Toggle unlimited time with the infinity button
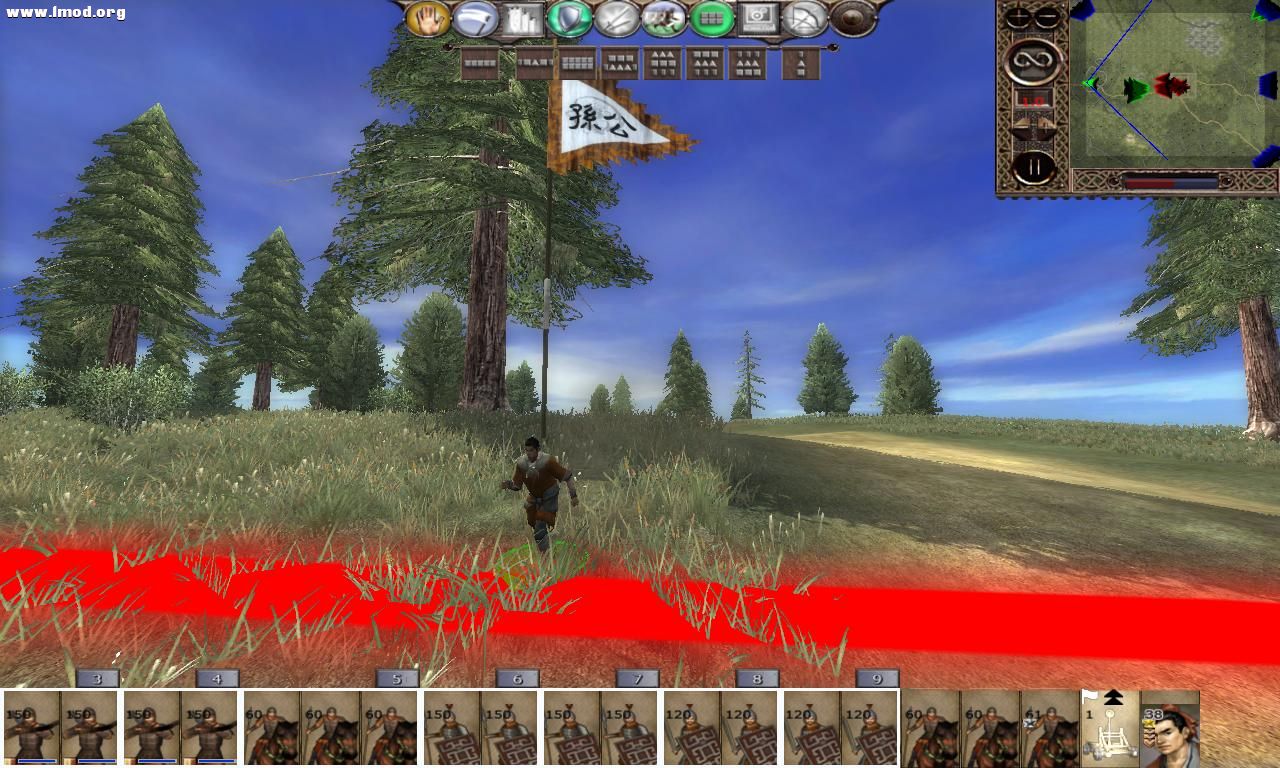The height and width of the screenshot is (768, 1280). click(1034, 61)
